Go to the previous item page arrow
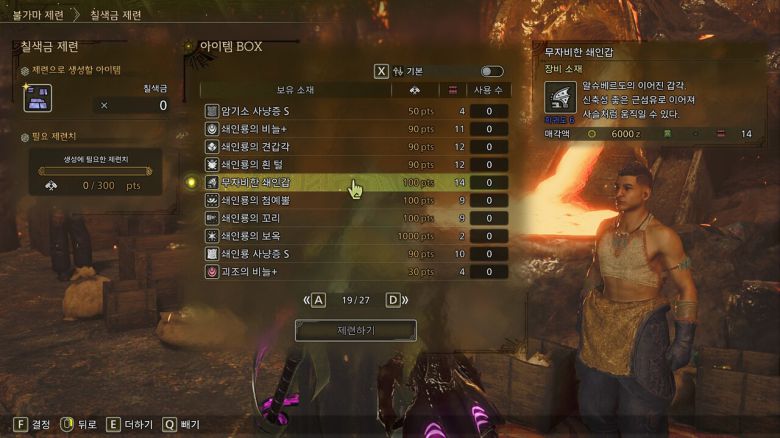Image resolution: width=780 pixels, height=438 pixels. pos(318,299)
